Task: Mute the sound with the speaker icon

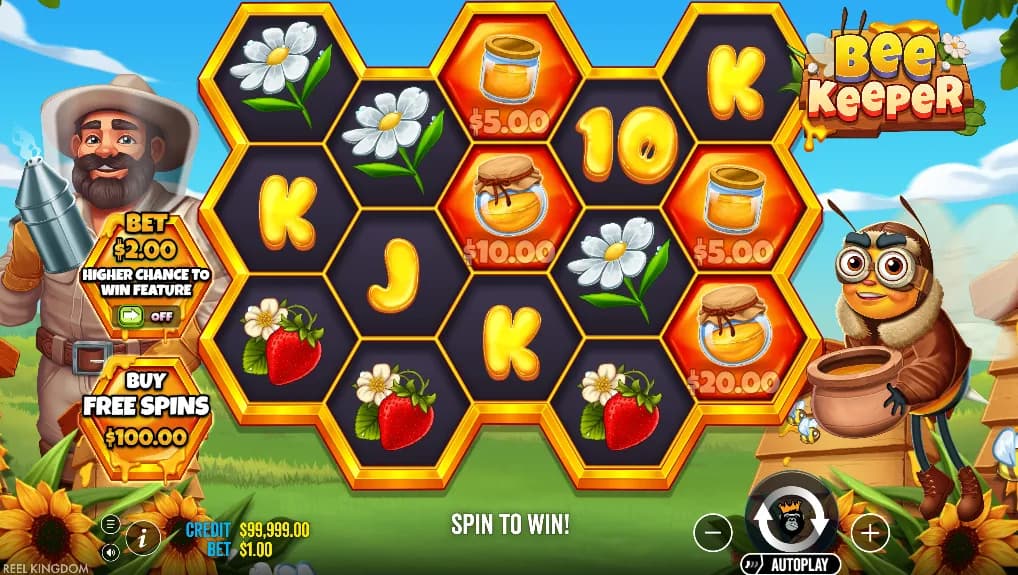Action: (x=111, y=551)
